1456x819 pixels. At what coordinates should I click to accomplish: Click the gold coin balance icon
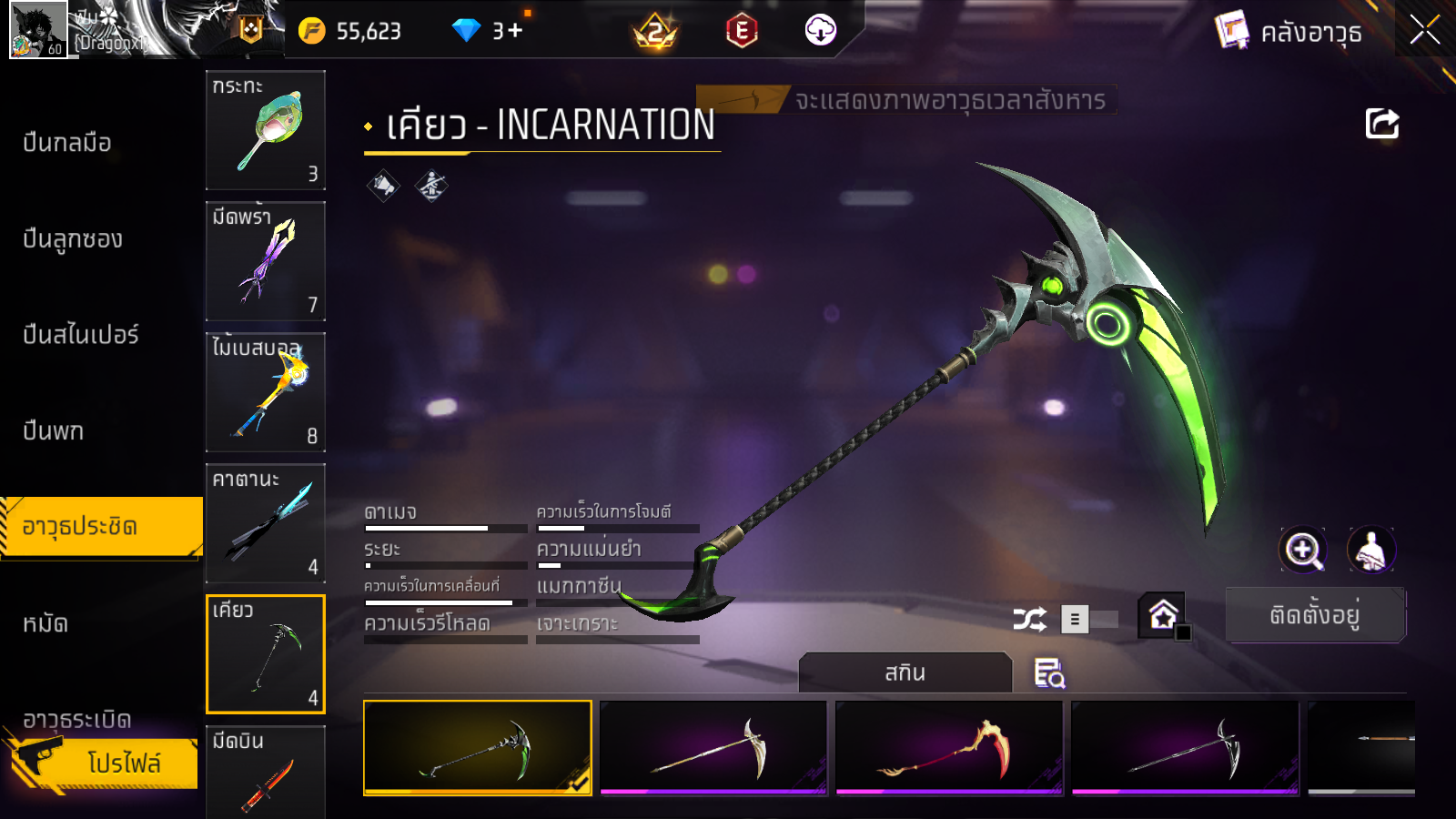[x=311, y=31]
